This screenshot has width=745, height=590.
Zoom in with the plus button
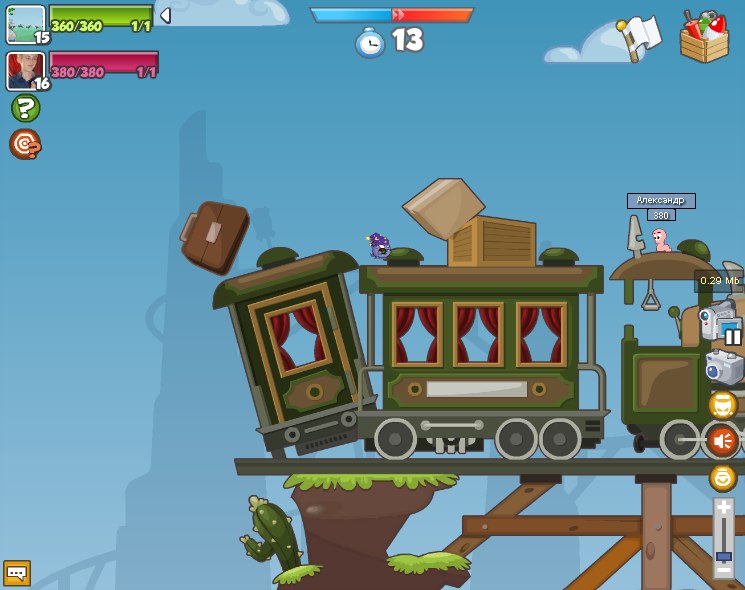click(x=723, y=508)
